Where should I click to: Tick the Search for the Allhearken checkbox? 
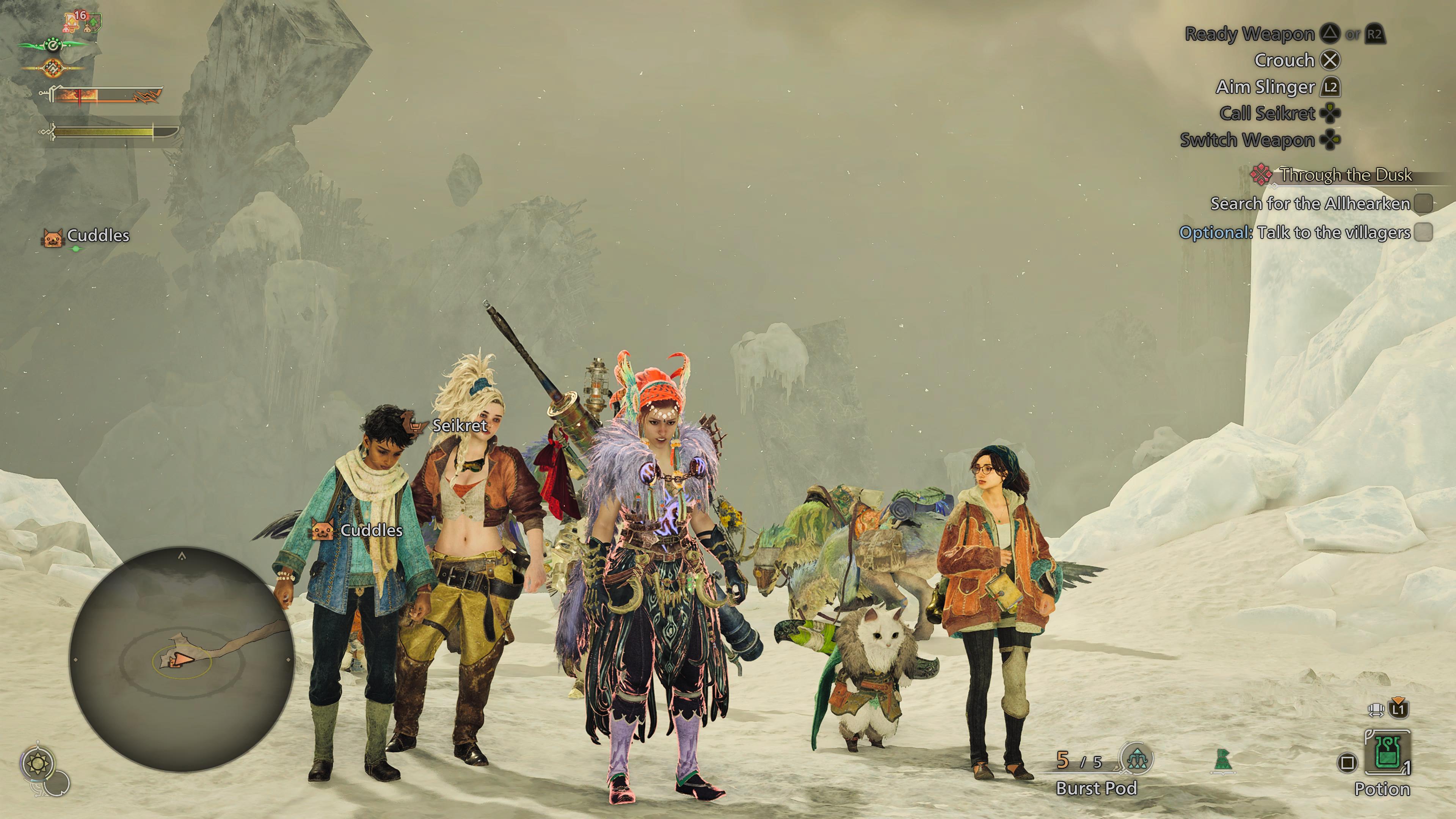pos(1423,204)
